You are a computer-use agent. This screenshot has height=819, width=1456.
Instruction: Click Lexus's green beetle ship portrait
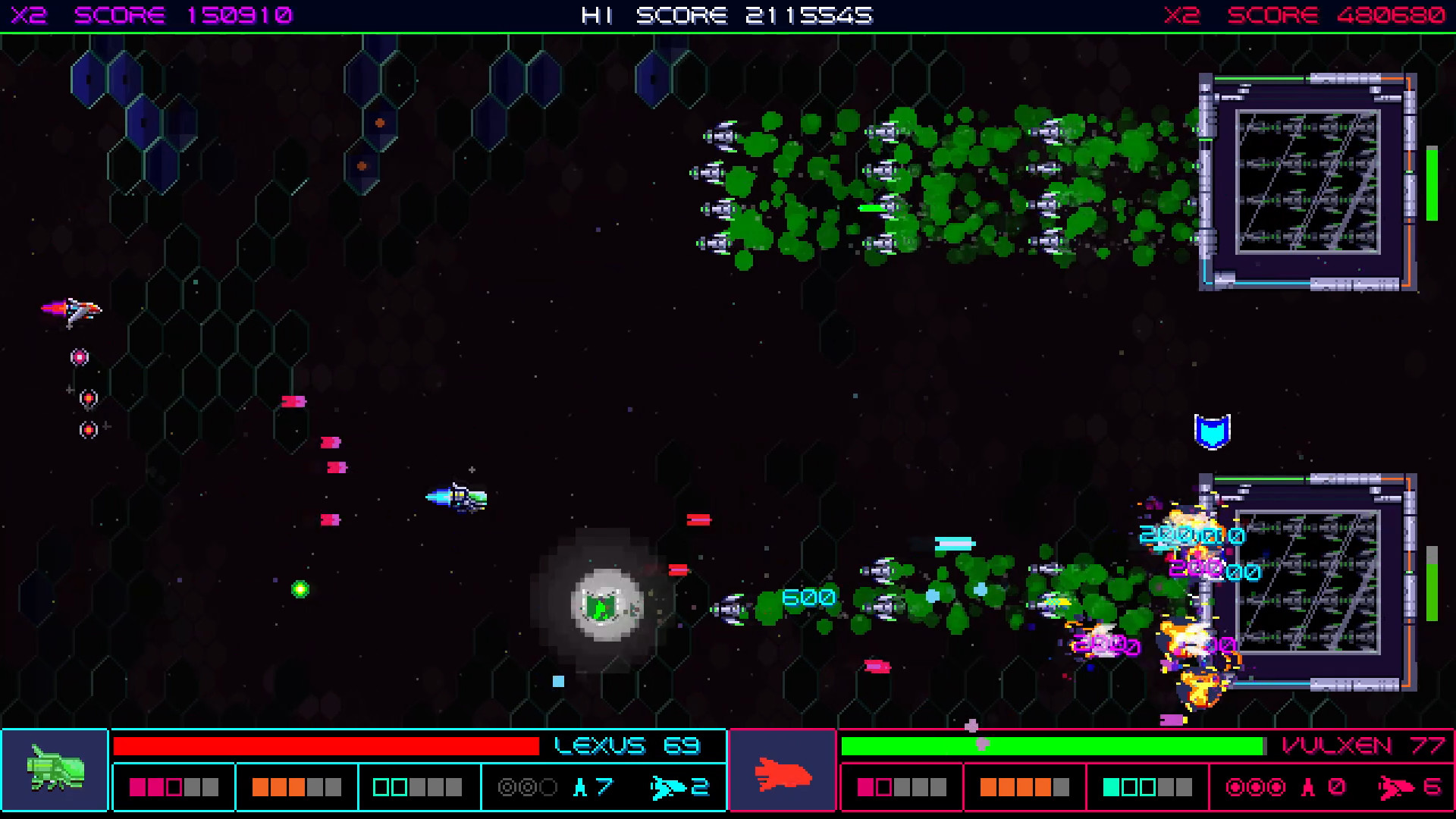click(x=54, y=769)
